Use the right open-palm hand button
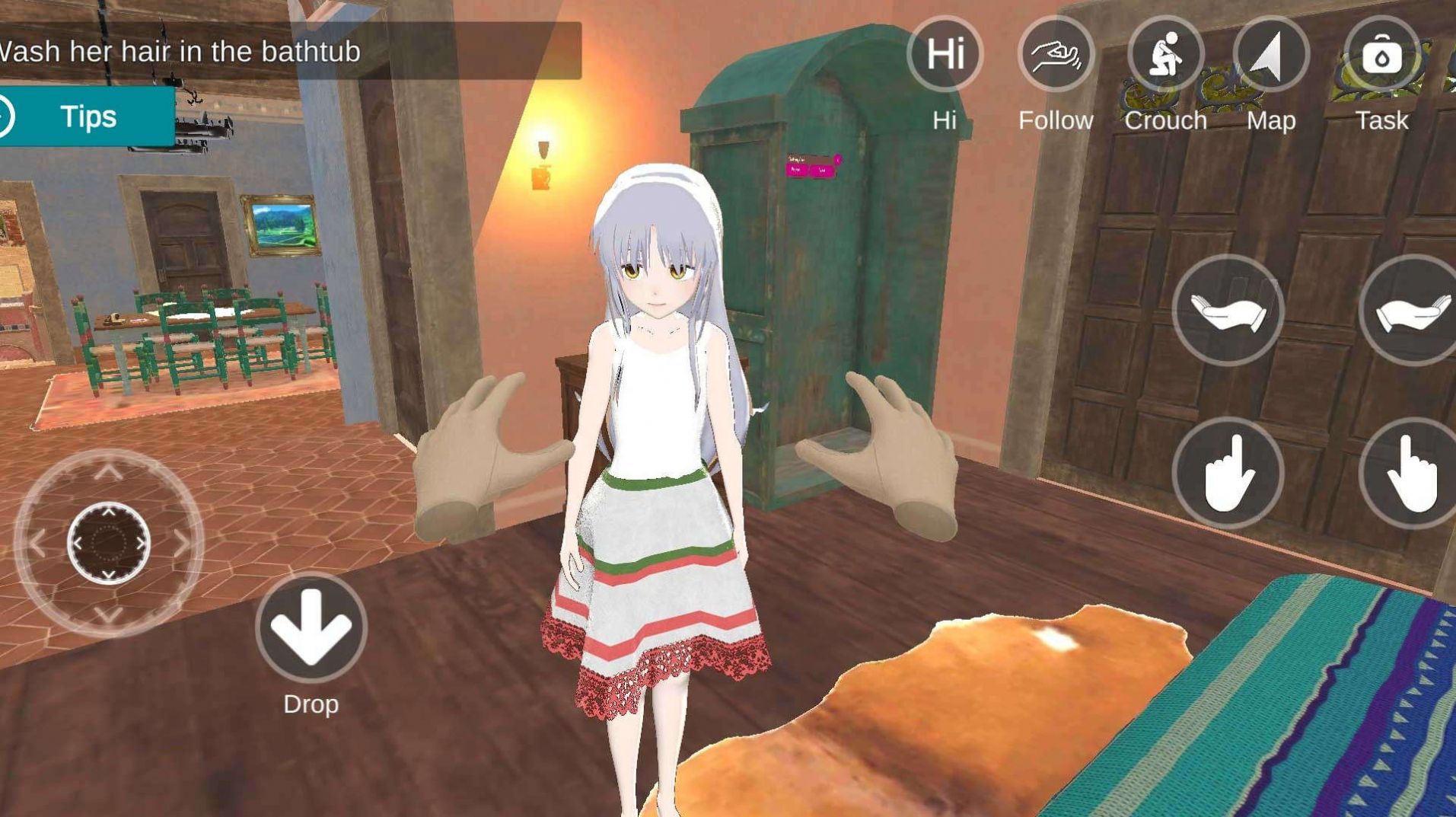 click(1410, 311)
